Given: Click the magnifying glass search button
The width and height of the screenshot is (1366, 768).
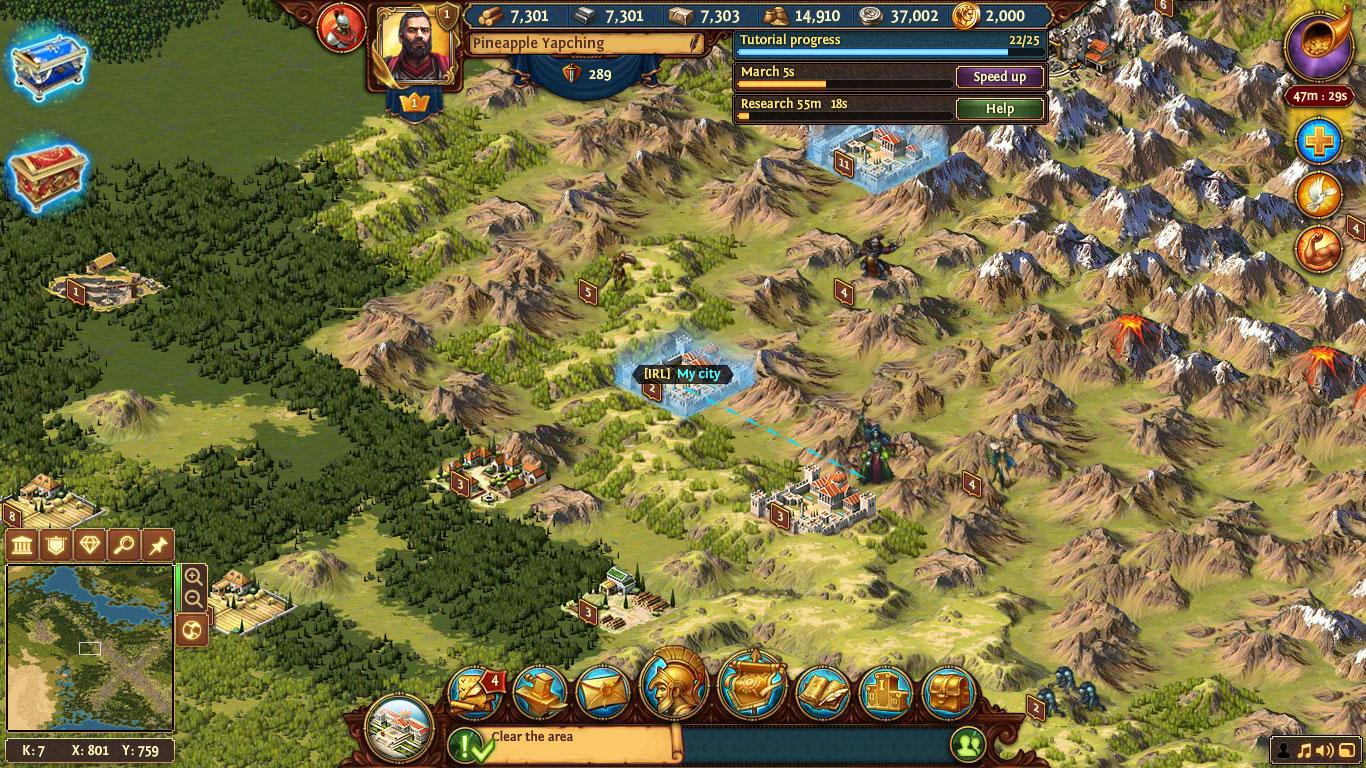Looking at the screenshot, I should click(123, 545).
